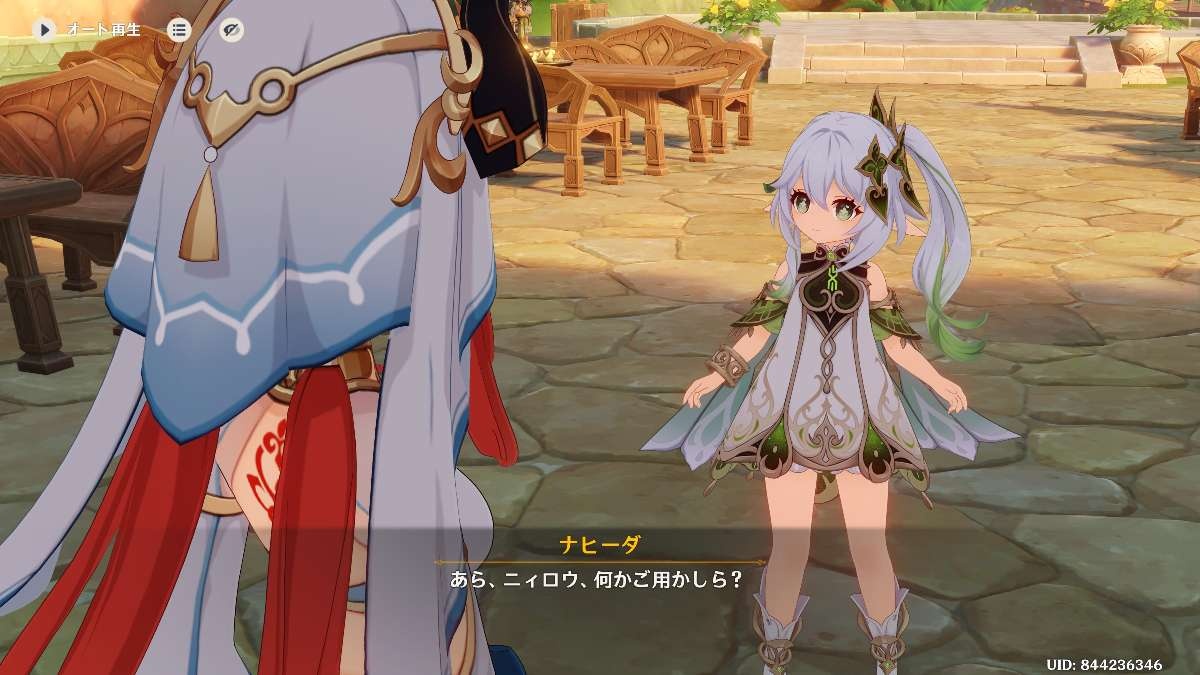The height and width of the screenshot is (675, 1200).
Task: Hide the dialogue interface with eye icon
Action: click(x=231, y=29)
